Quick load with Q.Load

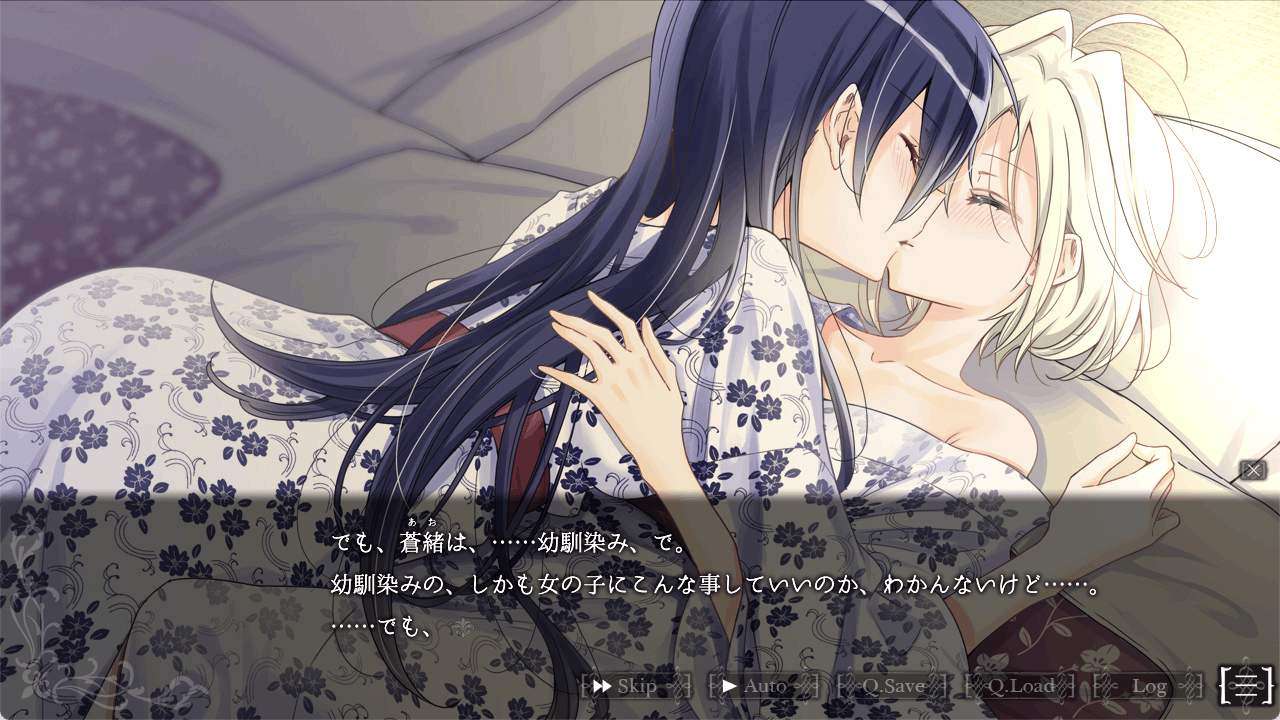coord(1020,686)
